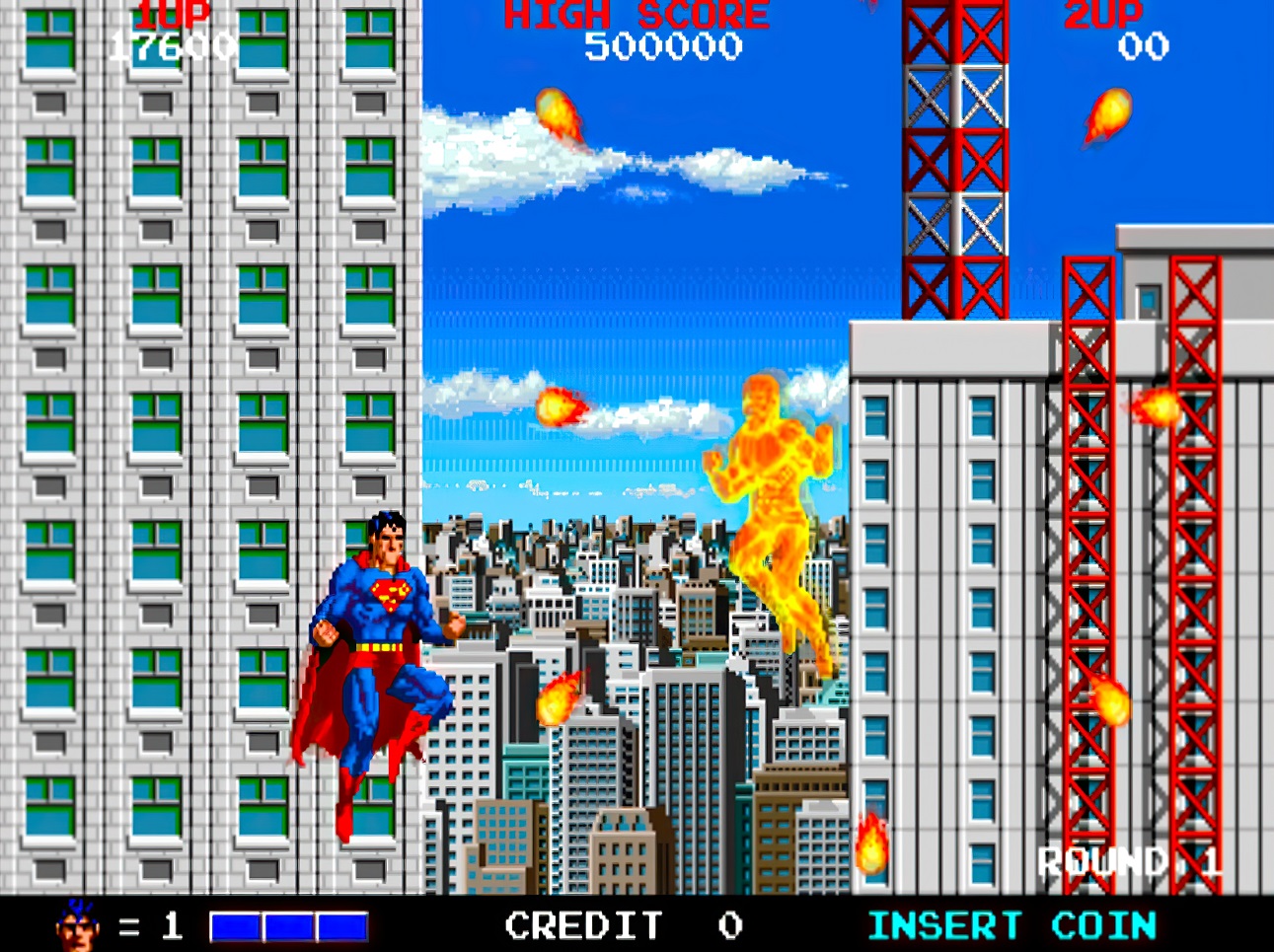Image resolution: width=1274 pixels, height=952 pixels.
Task: Toggle the first blue health segment
Action: click(x=235, y=924)
